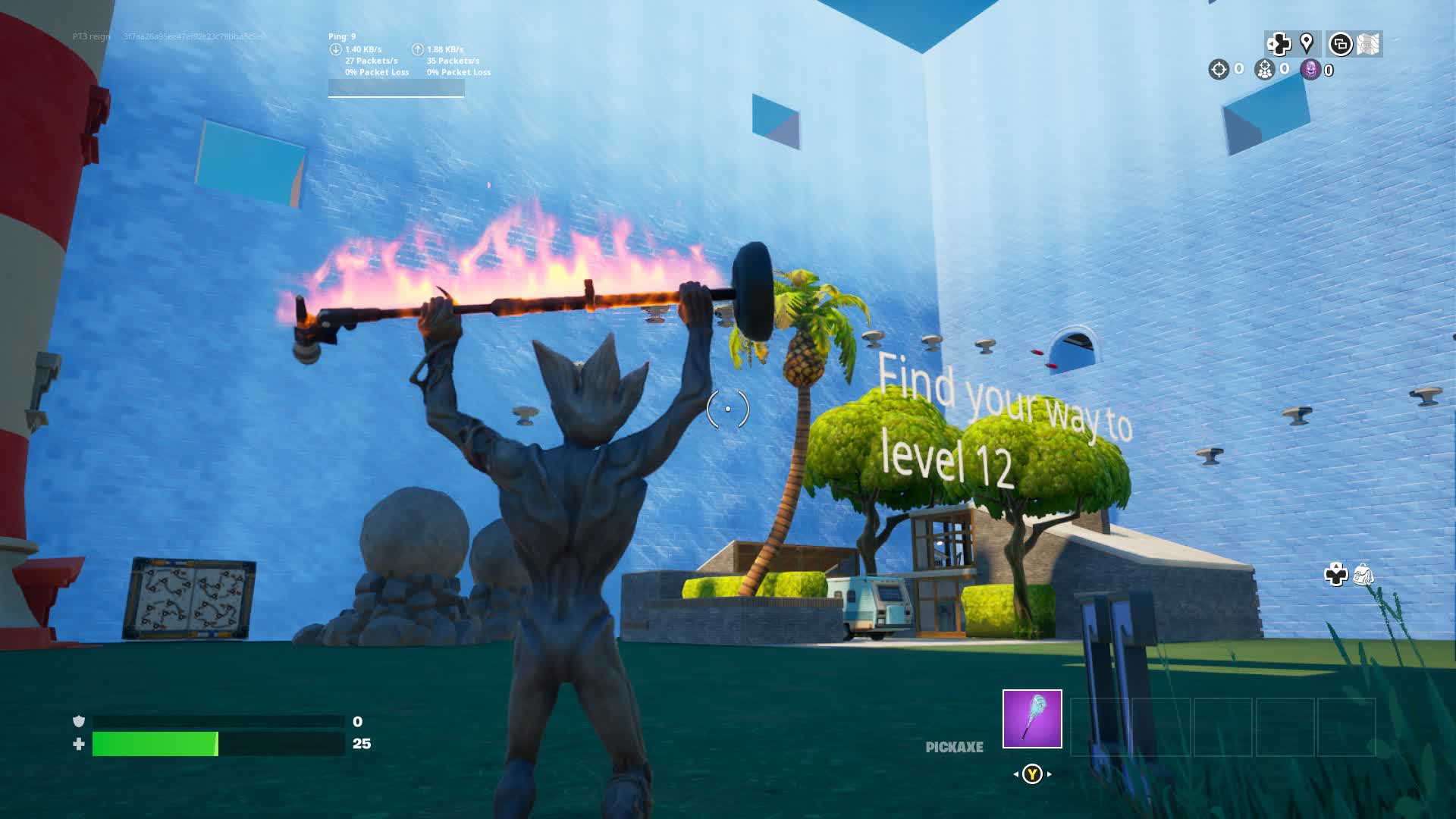Click the PICKAXE label text
Screen dimensions: 1456x819
coord(954,747)
